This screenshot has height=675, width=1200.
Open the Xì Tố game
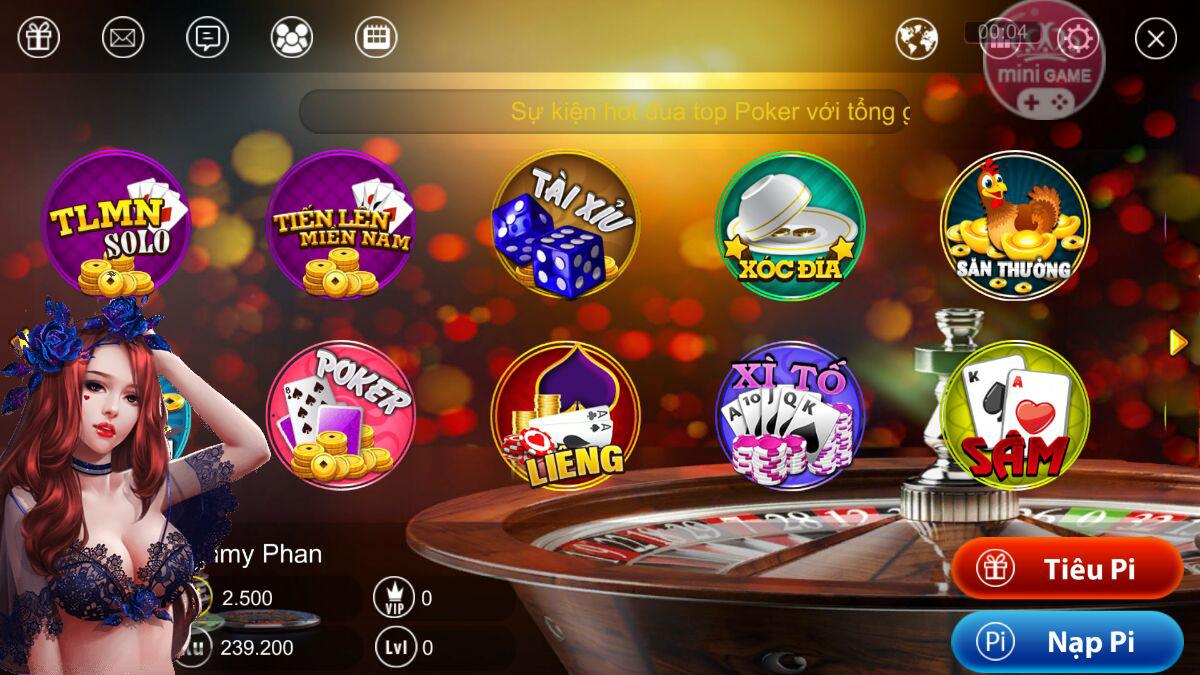click(x=790, y=415)
